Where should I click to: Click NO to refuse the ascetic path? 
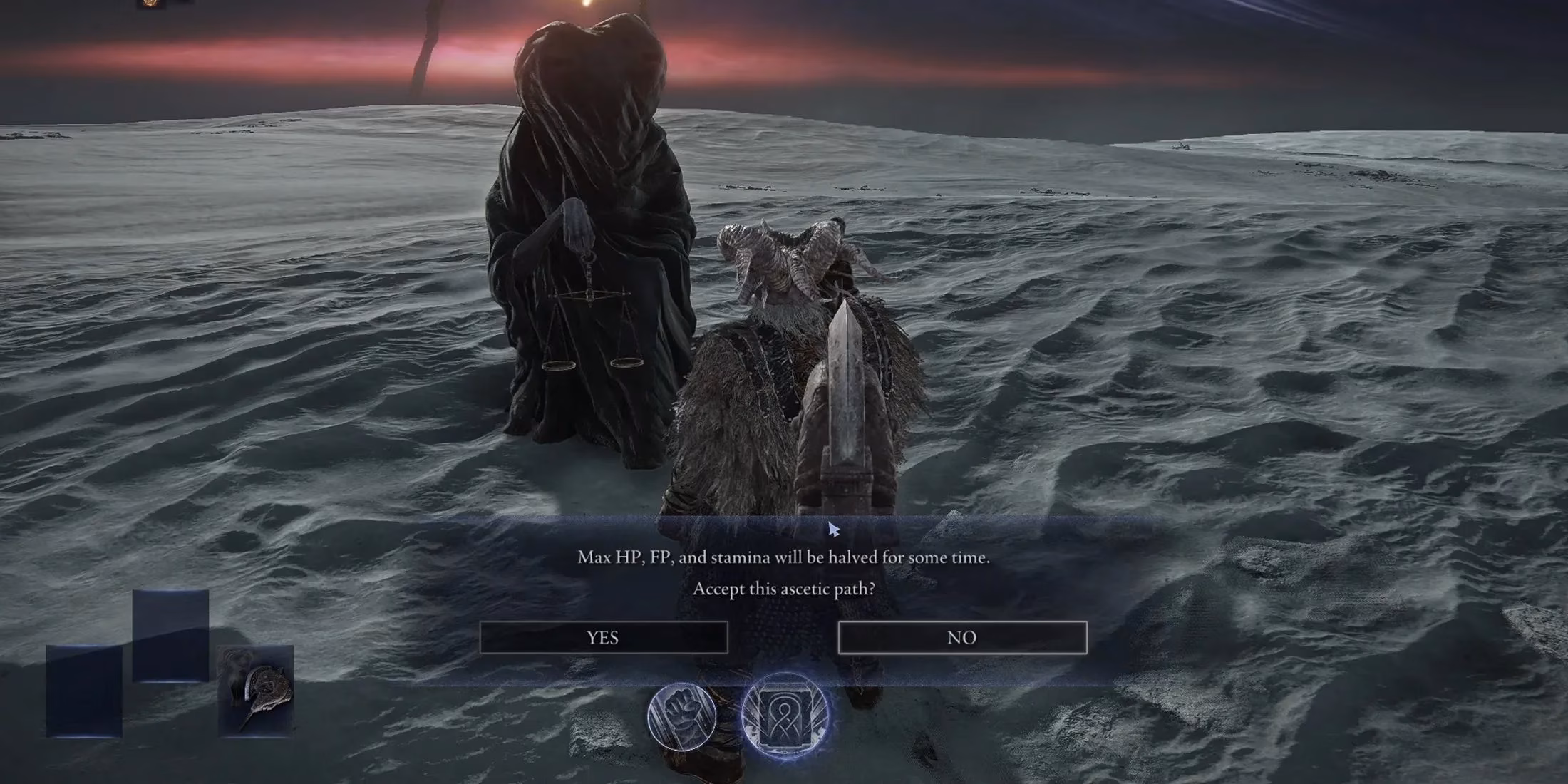(x=962, y=638)
